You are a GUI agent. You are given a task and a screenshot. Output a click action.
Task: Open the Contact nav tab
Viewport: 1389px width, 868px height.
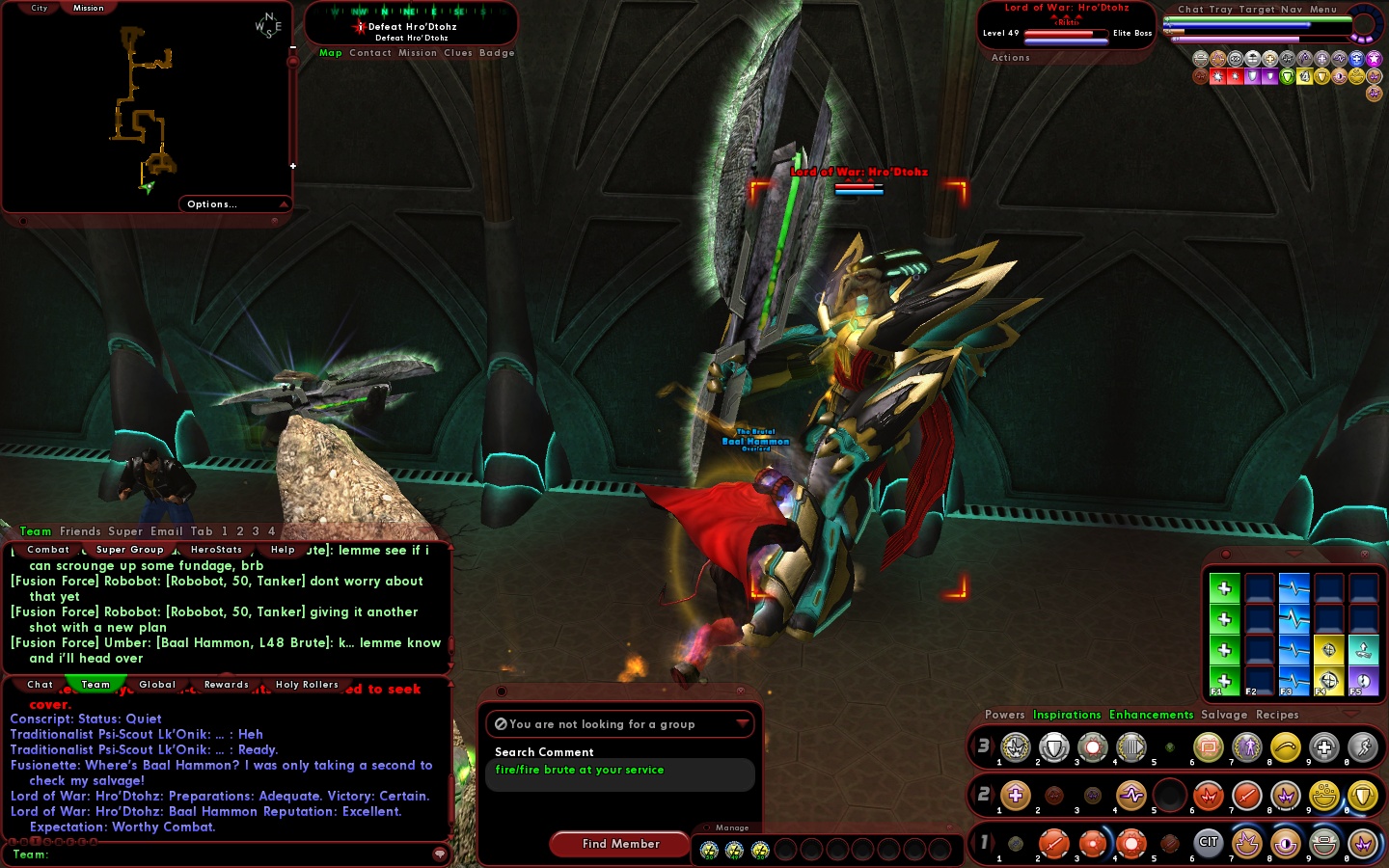(370, 53)
